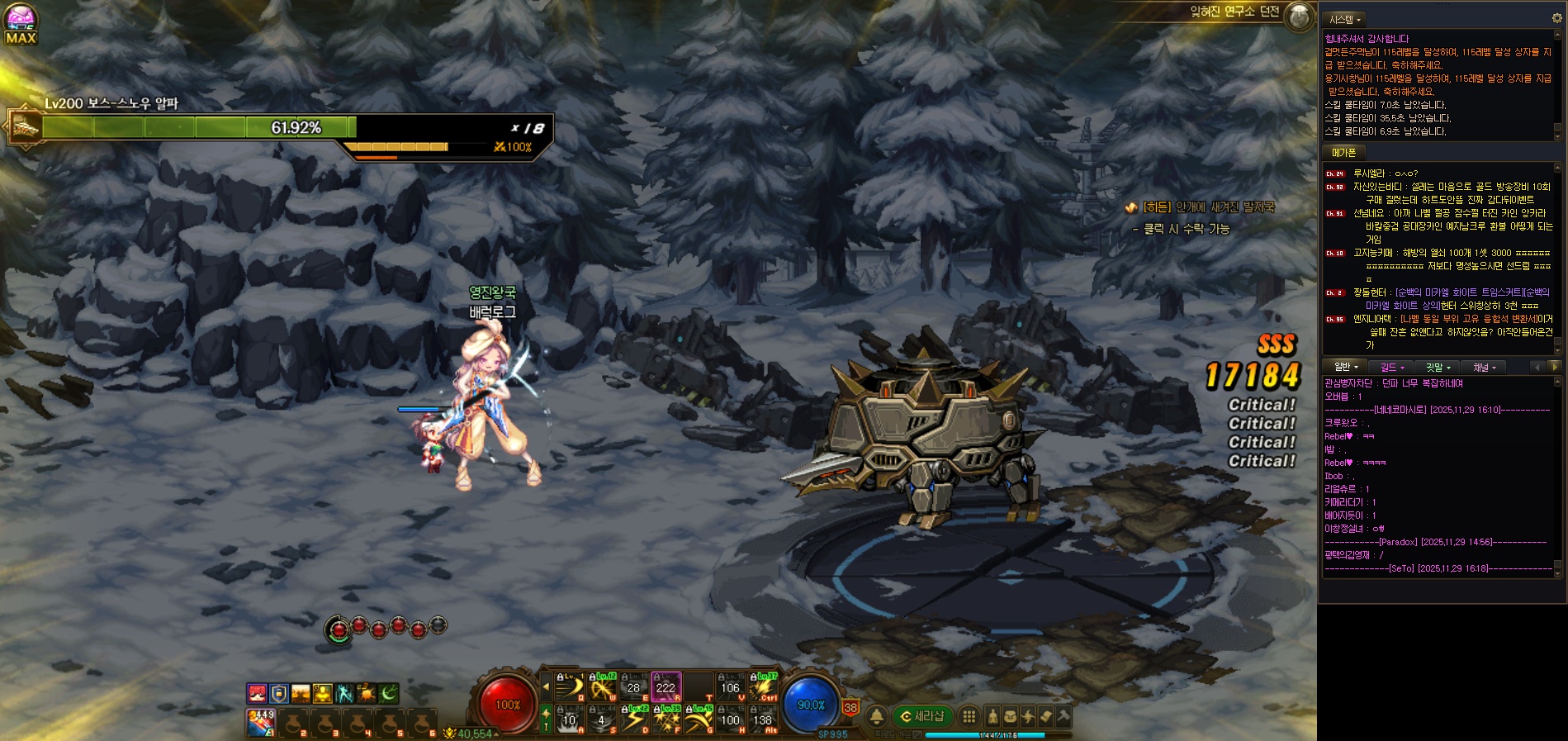Activate the Q slot crescent slash skill
Viewport: 1568px width, 741px height.
pos(569,687)
